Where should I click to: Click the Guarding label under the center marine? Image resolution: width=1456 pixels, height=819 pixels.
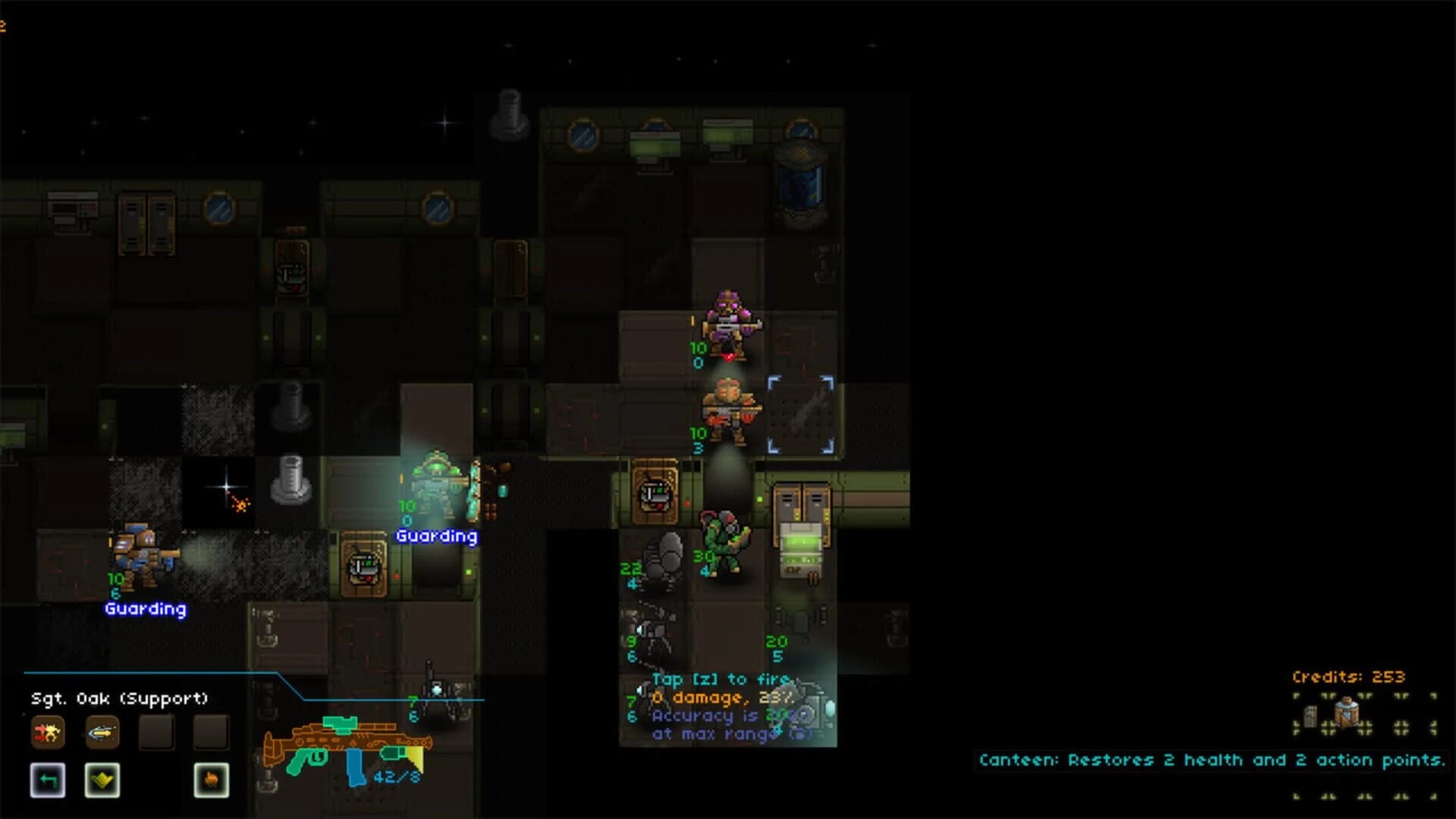point(437,535)
